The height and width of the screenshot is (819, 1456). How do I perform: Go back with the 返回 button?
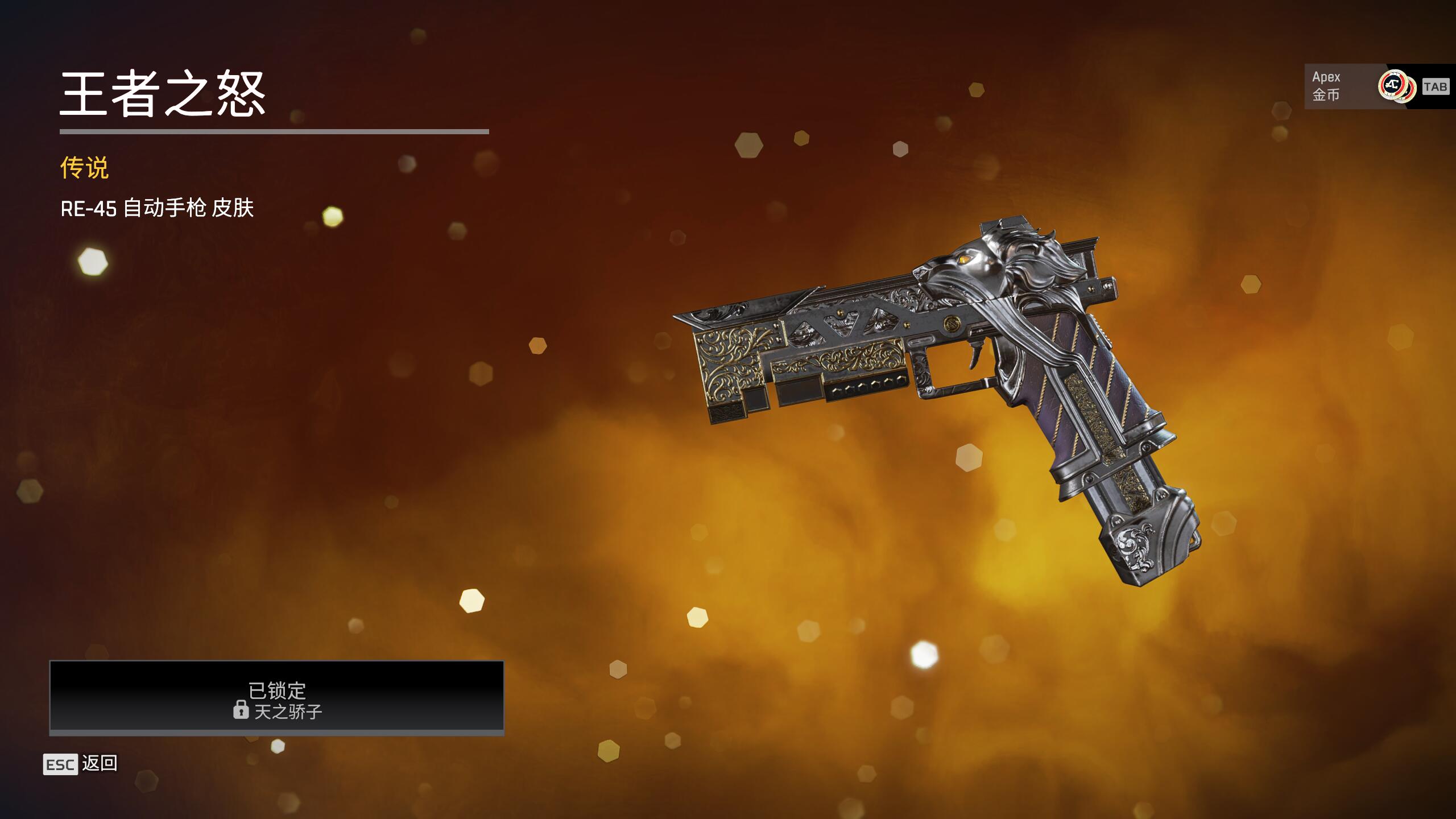coord(81,764)
